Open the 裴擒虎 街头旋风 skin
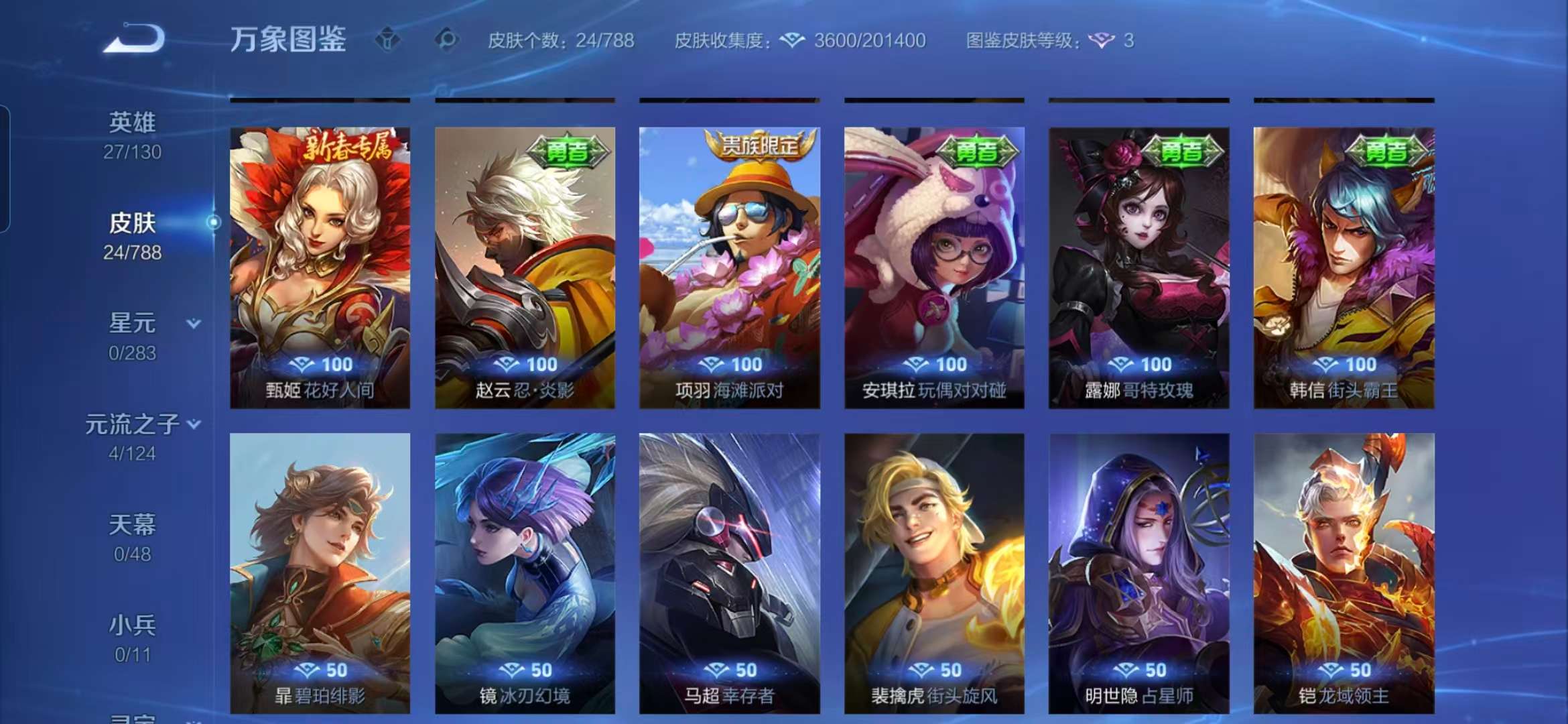 tap(939, 570)
